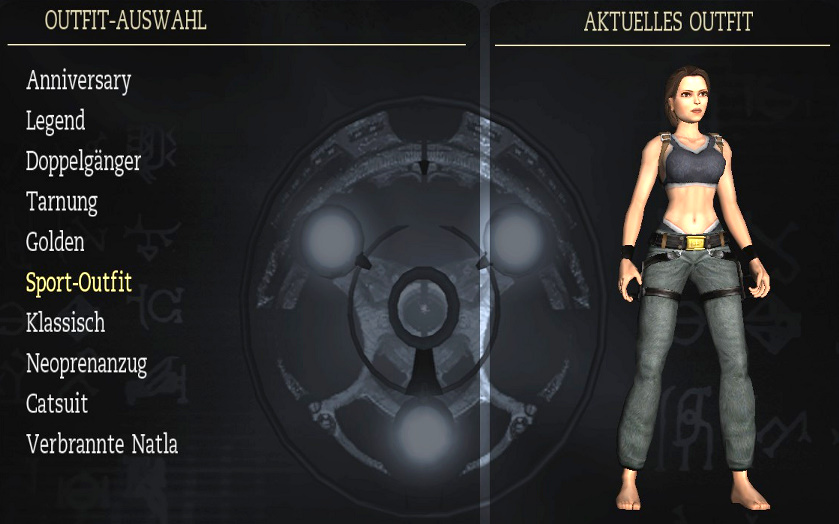Viewport: 839px width, 524px height.
Task: Pick the Verbrannte Natla outfit
Action: [x=102, y=444]
